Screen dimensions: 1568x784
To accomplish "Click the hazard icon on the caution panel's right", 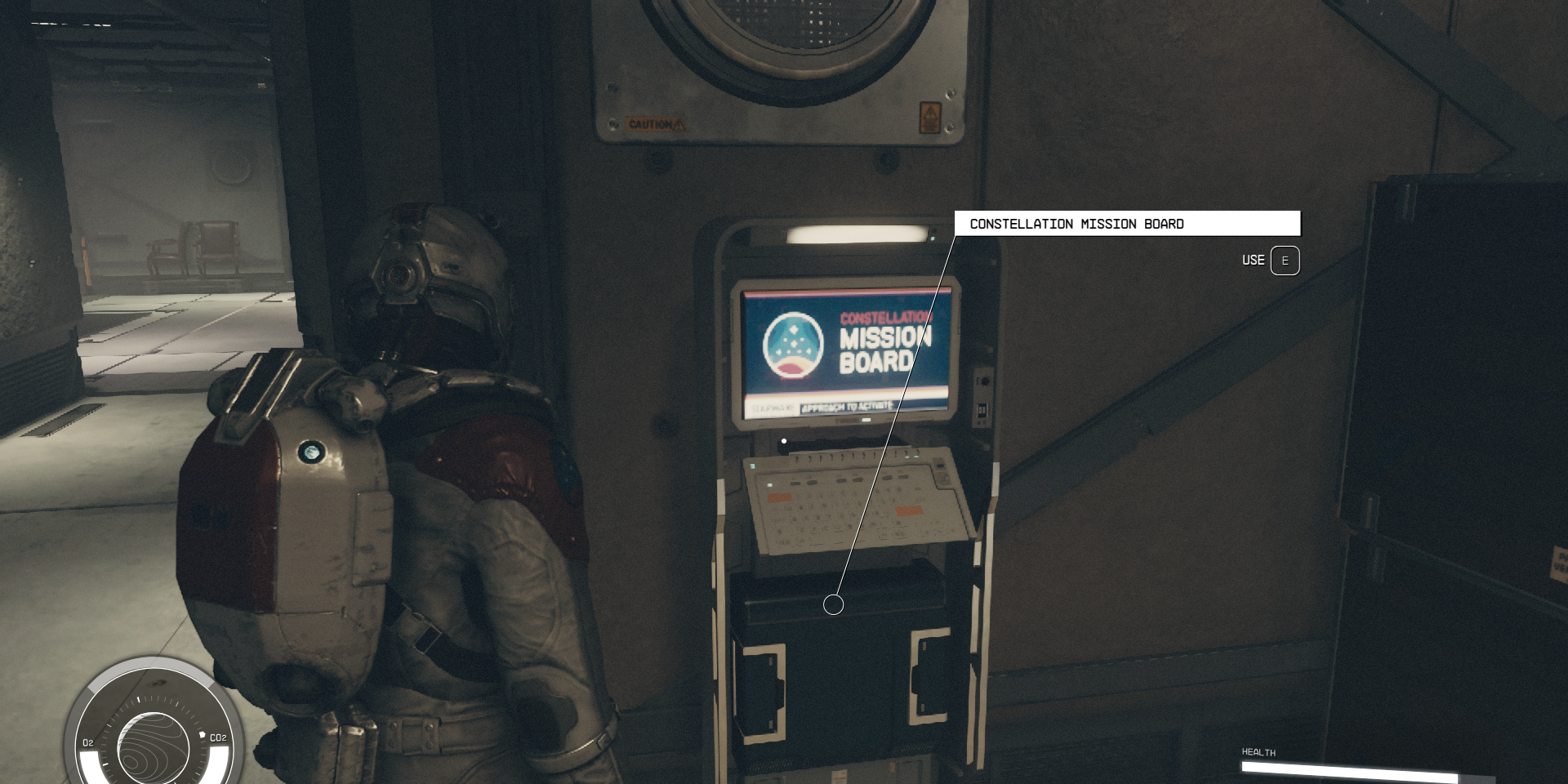I will (931, 118).
